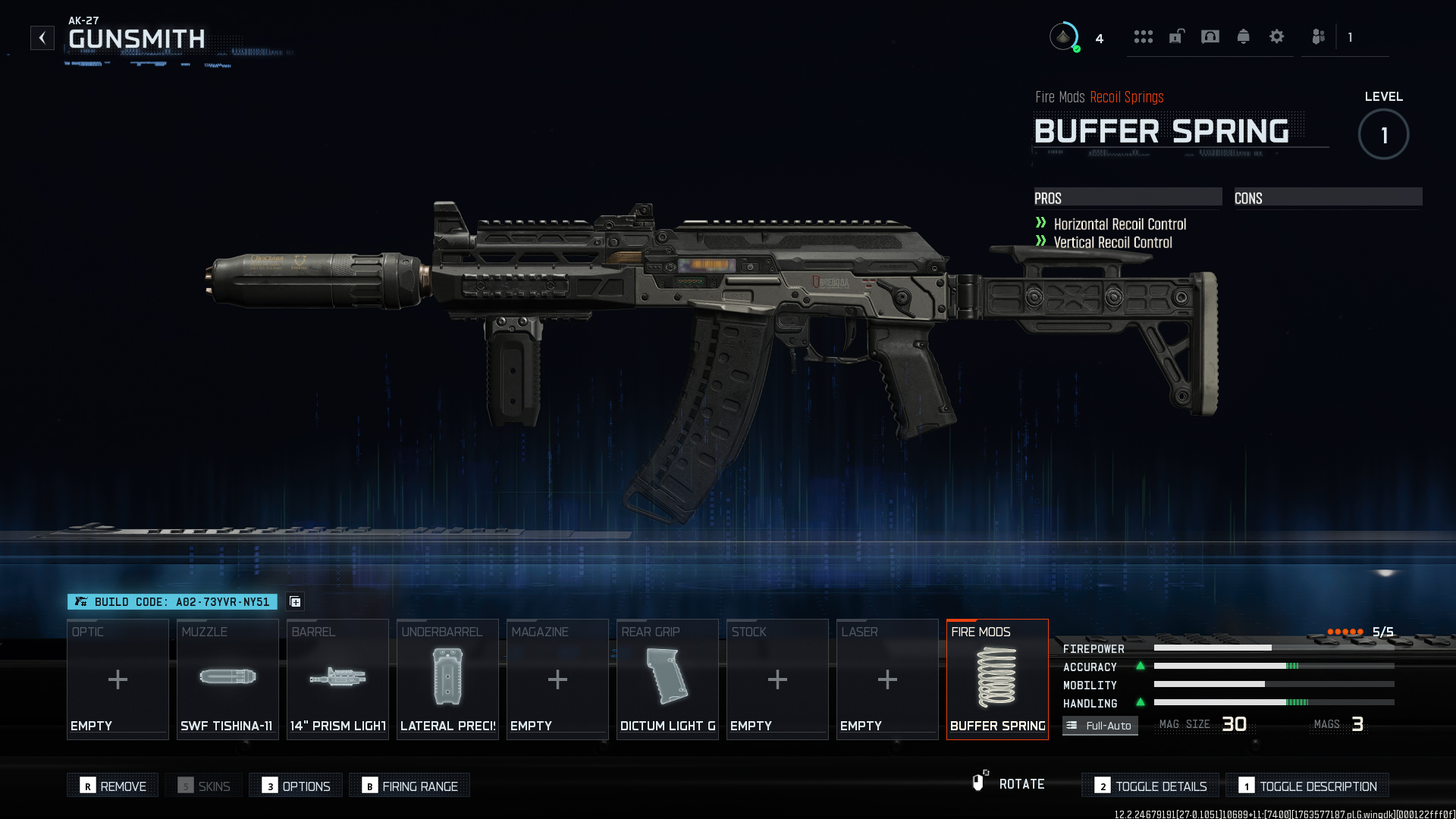The image size is (1456, 819).
Task: Click the back arrow to exit Gunsmith
Action: point(42,37)
